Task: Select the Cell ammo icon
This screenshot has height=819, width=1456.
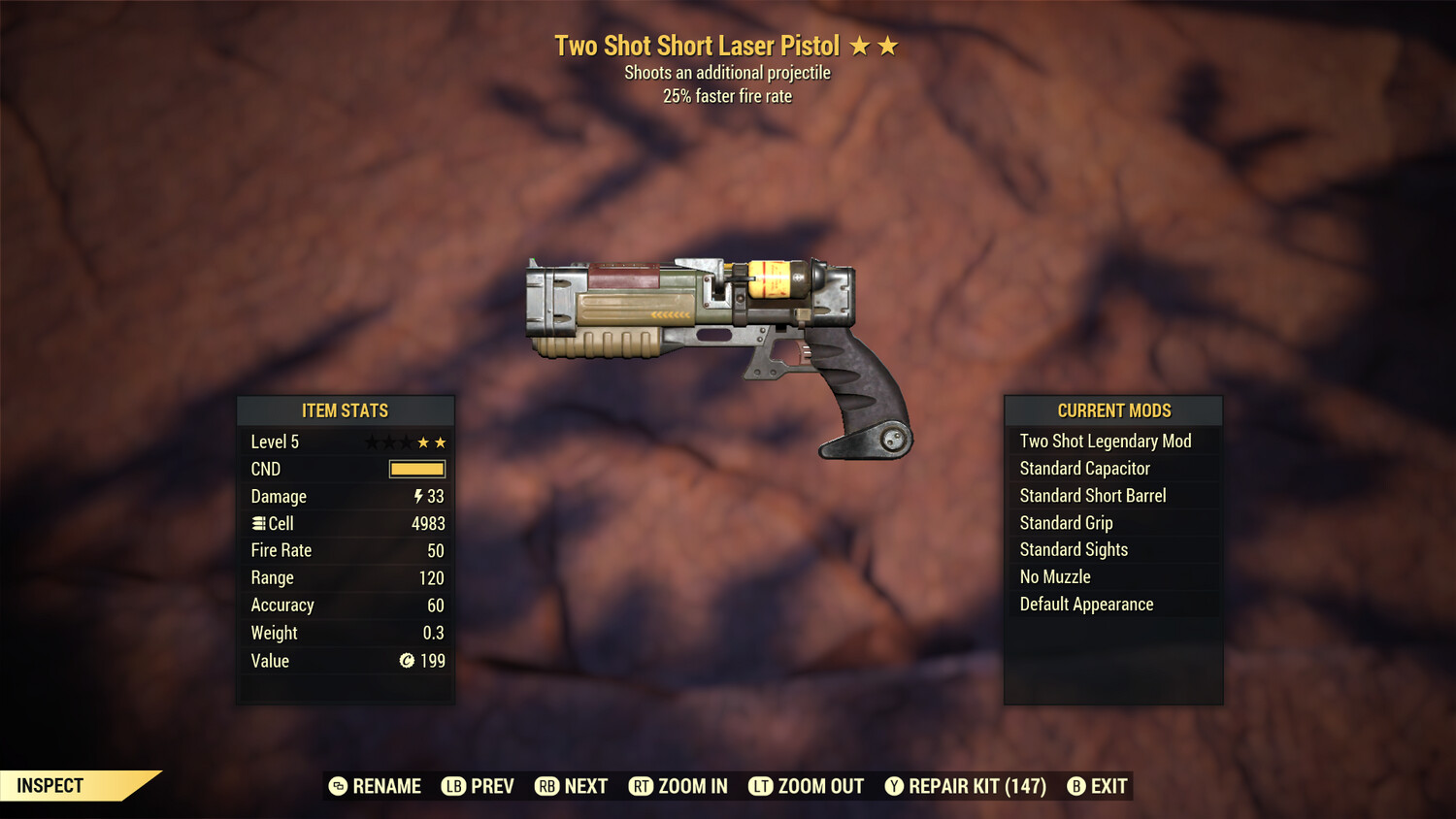Action: (x=257, y=523)
